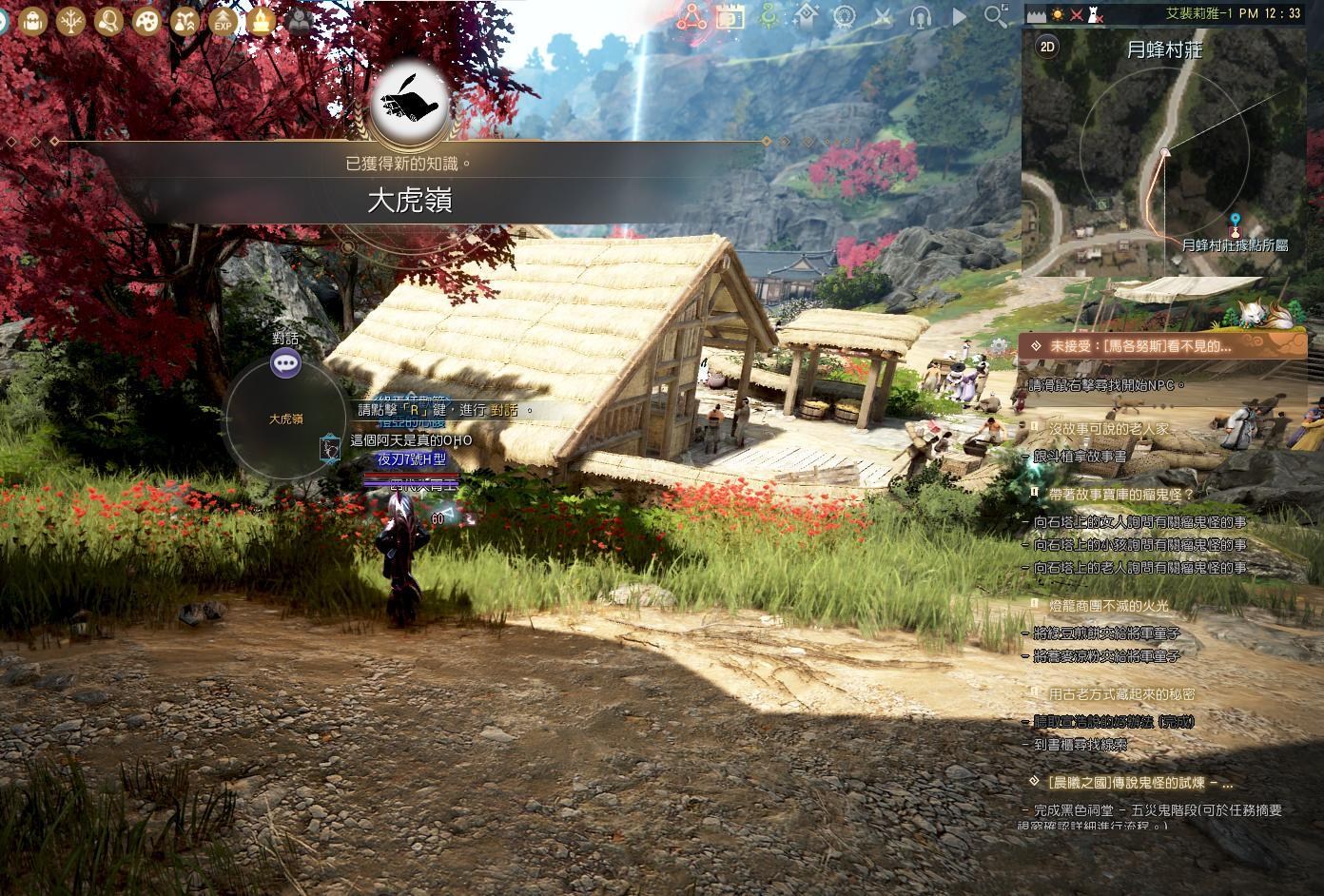Open the magnifier-with-person icon

tap(108, 20)
